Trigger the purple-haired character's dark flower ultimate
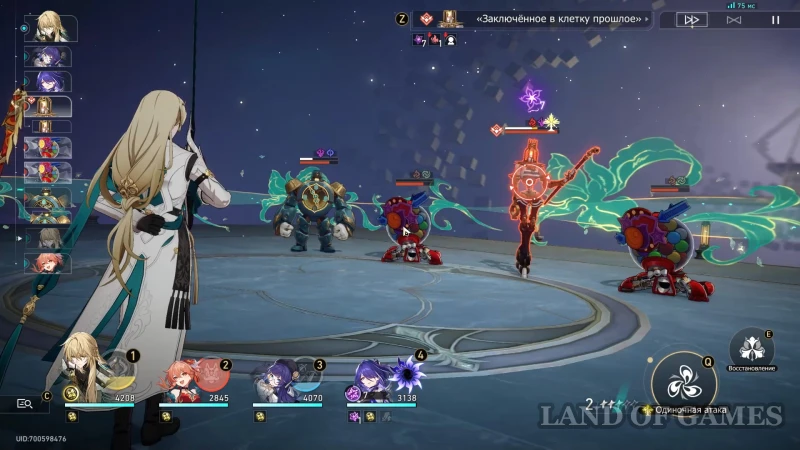Image resolution: width=800 pixels, height=450 pixels. pos(405,373)
